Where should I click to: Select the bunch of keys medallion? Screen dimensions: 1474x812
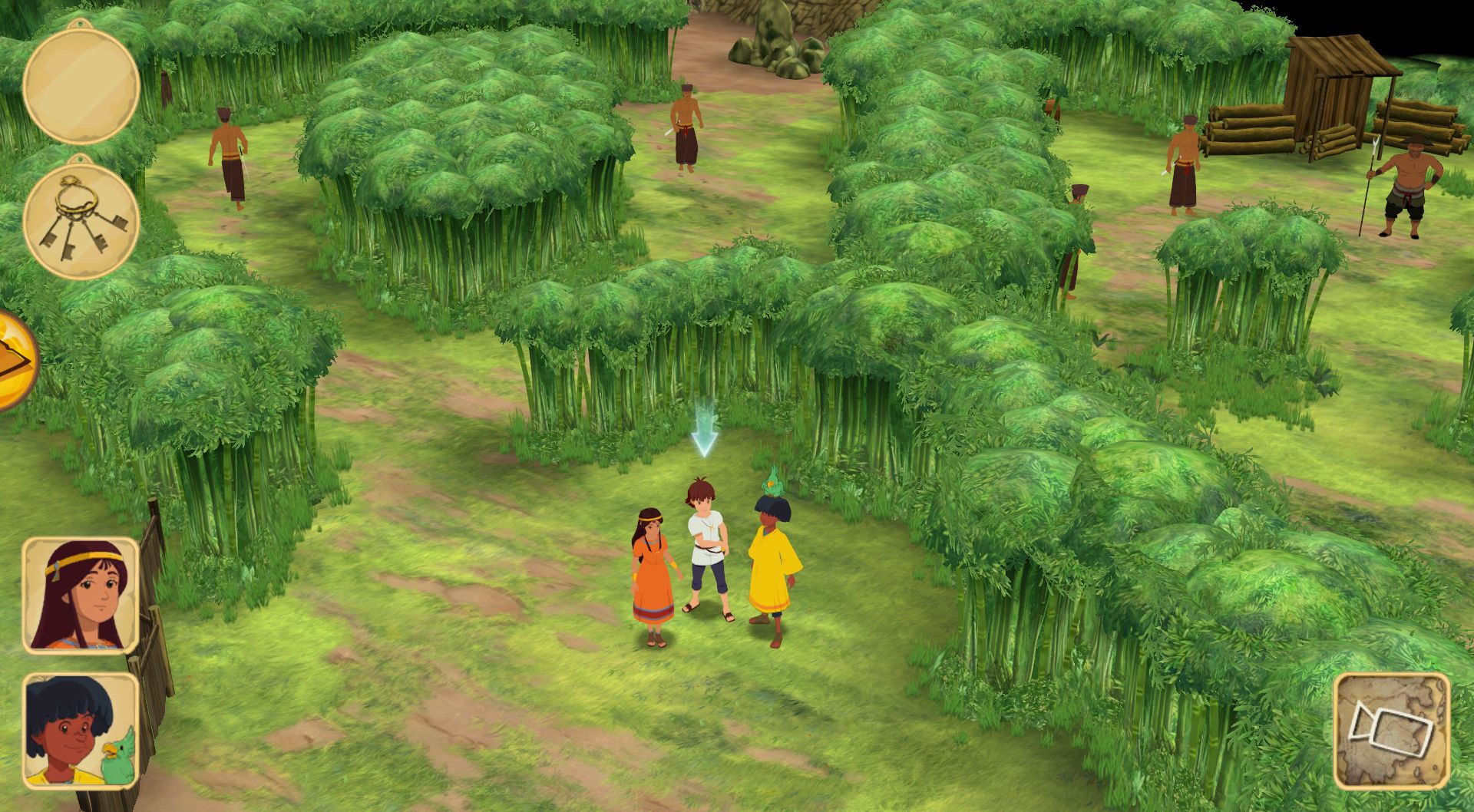pos(81,220)
